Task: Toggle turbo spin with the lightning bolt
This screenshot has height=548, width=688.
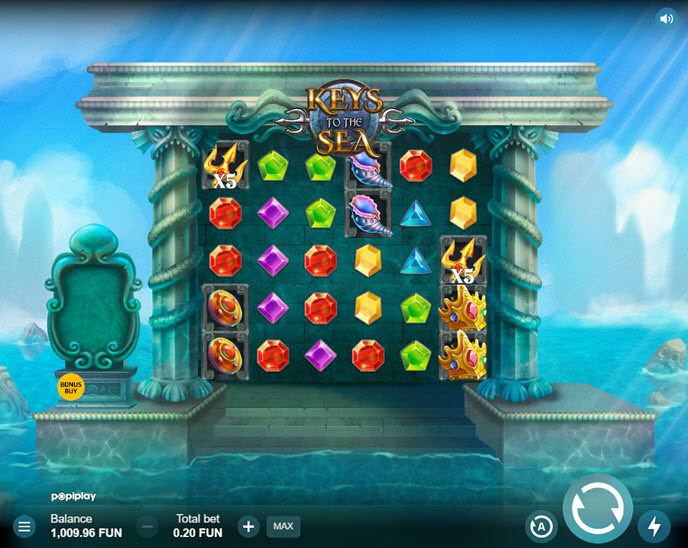Action: [x=654, y=526]
